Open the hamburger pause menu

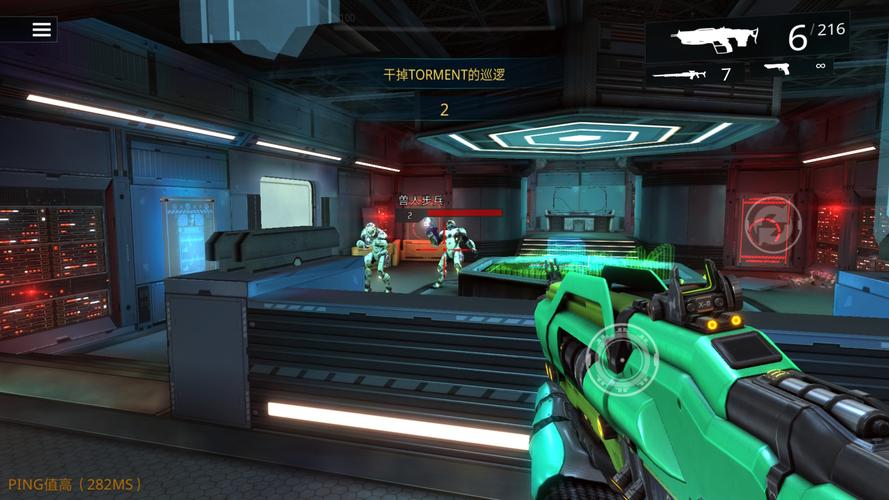(41, 29)
